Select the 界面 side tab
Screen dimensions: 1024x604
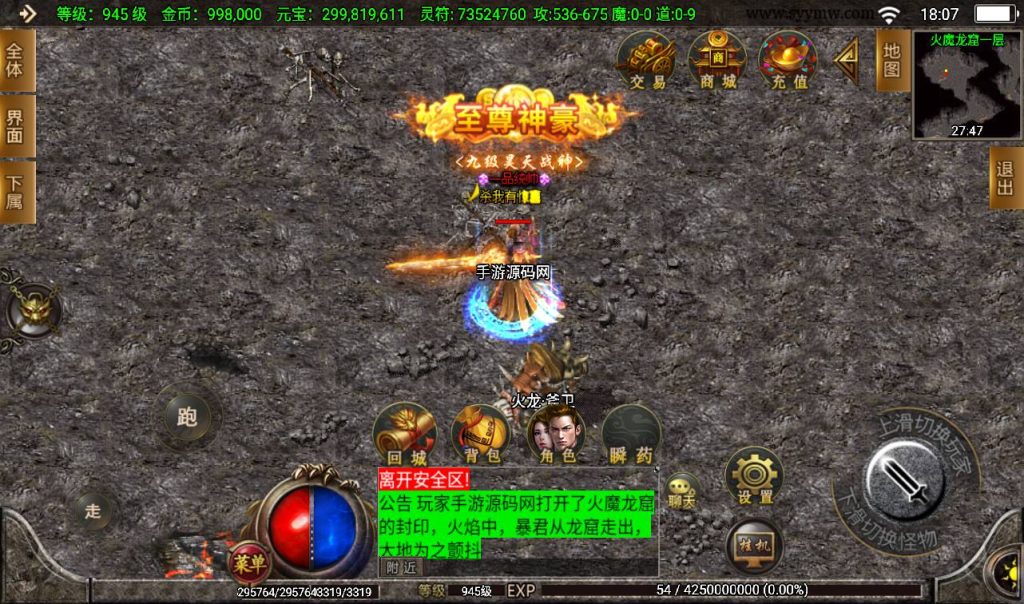point(15,126)
